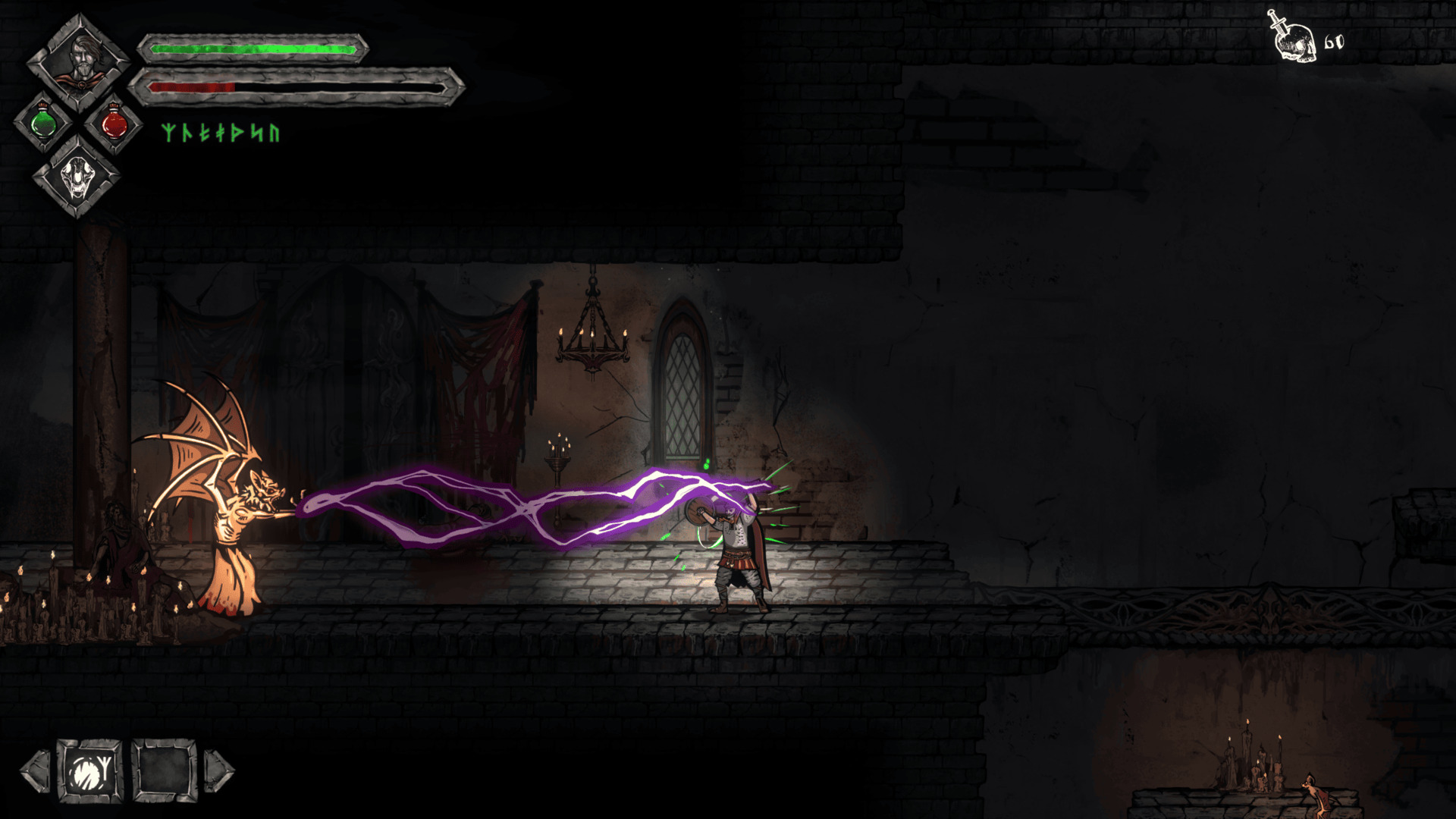1456x819 pixels.
Task: Drink the red potion flask
Action: pyautogui.click(x=114, y=122)
